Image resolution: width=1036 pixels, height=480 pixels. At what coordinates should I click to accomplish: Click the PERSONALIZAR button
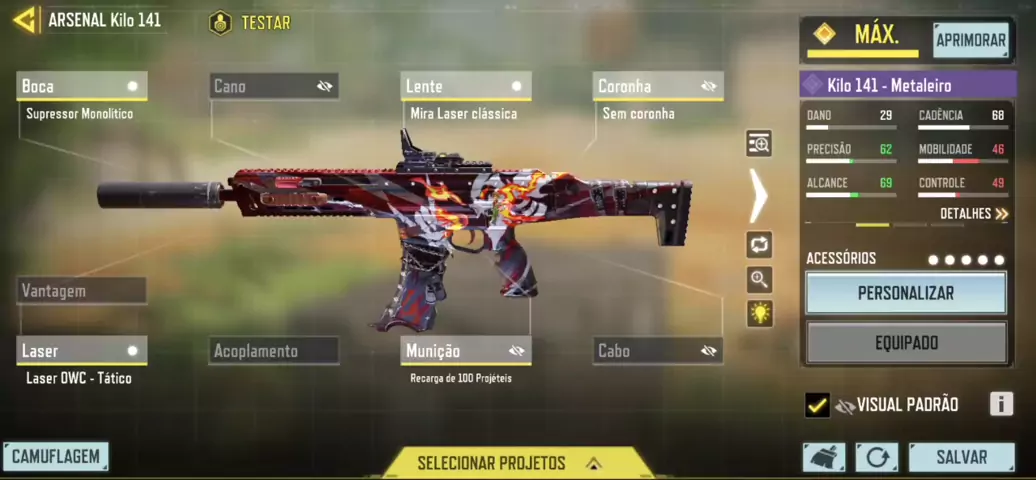click(x=906, y=294)
